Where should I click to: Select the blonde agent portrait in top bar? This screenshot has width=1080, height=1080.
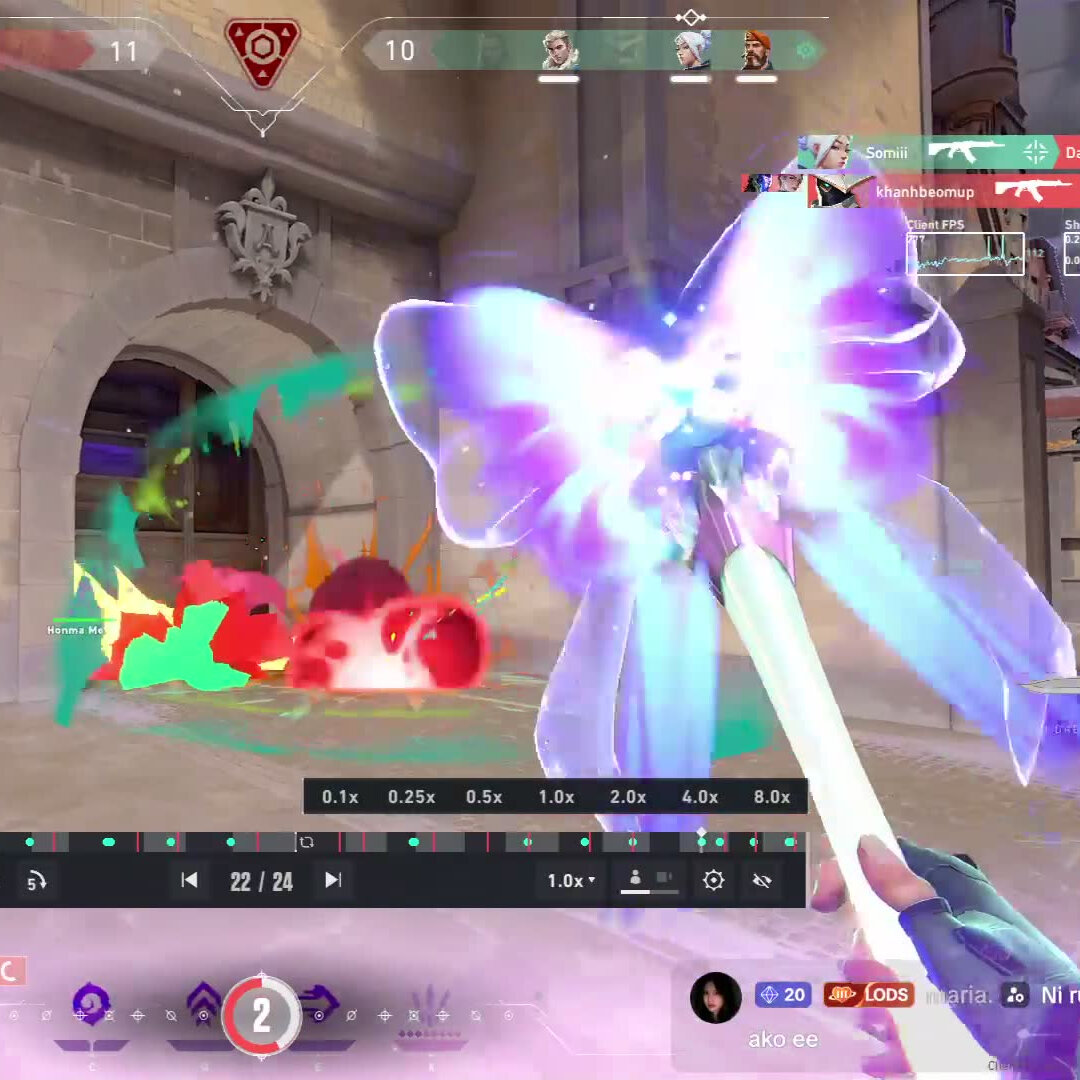point(559,50)
